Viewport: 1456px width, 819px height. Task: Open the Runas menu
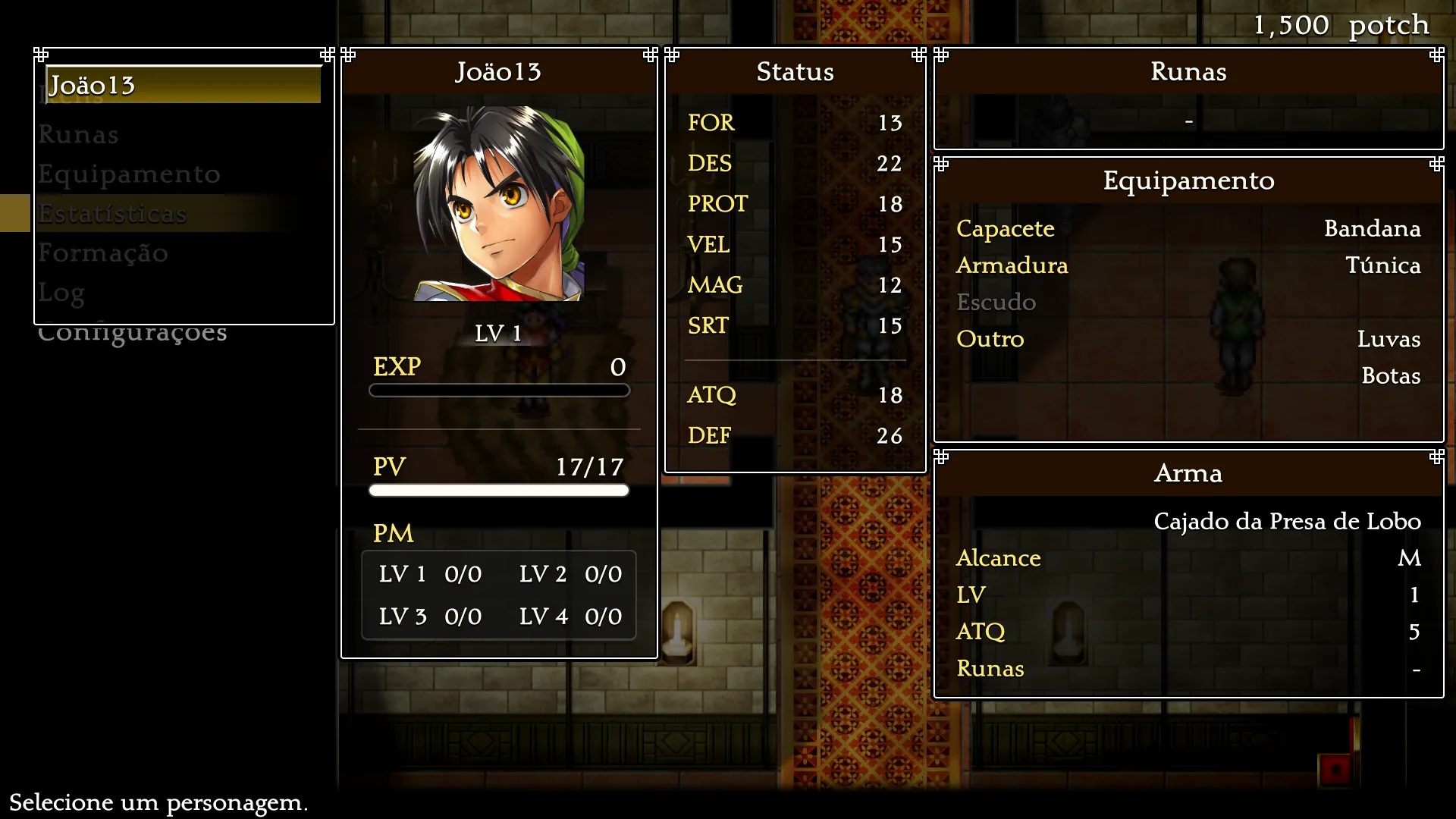coord(79,135)
